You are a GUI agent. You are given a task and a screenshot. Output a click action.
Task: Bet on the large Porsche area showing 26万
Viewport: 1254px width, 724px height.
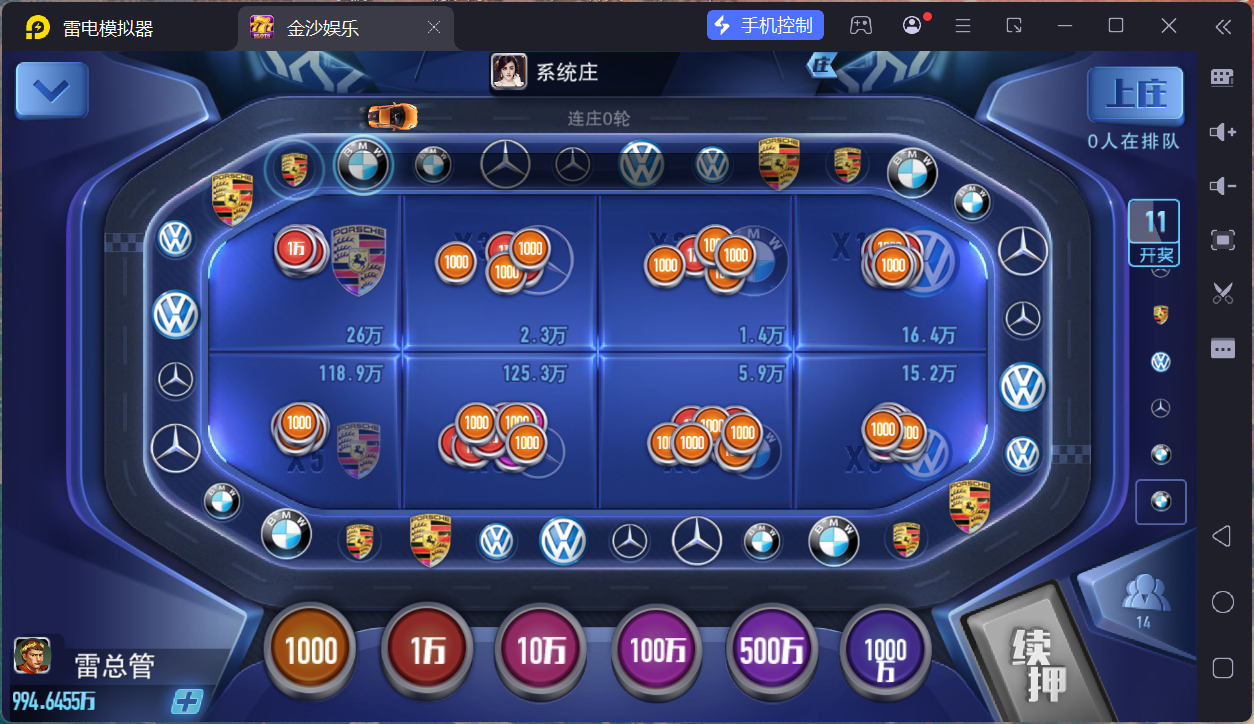pyautogui.click(x=304, y=273)
